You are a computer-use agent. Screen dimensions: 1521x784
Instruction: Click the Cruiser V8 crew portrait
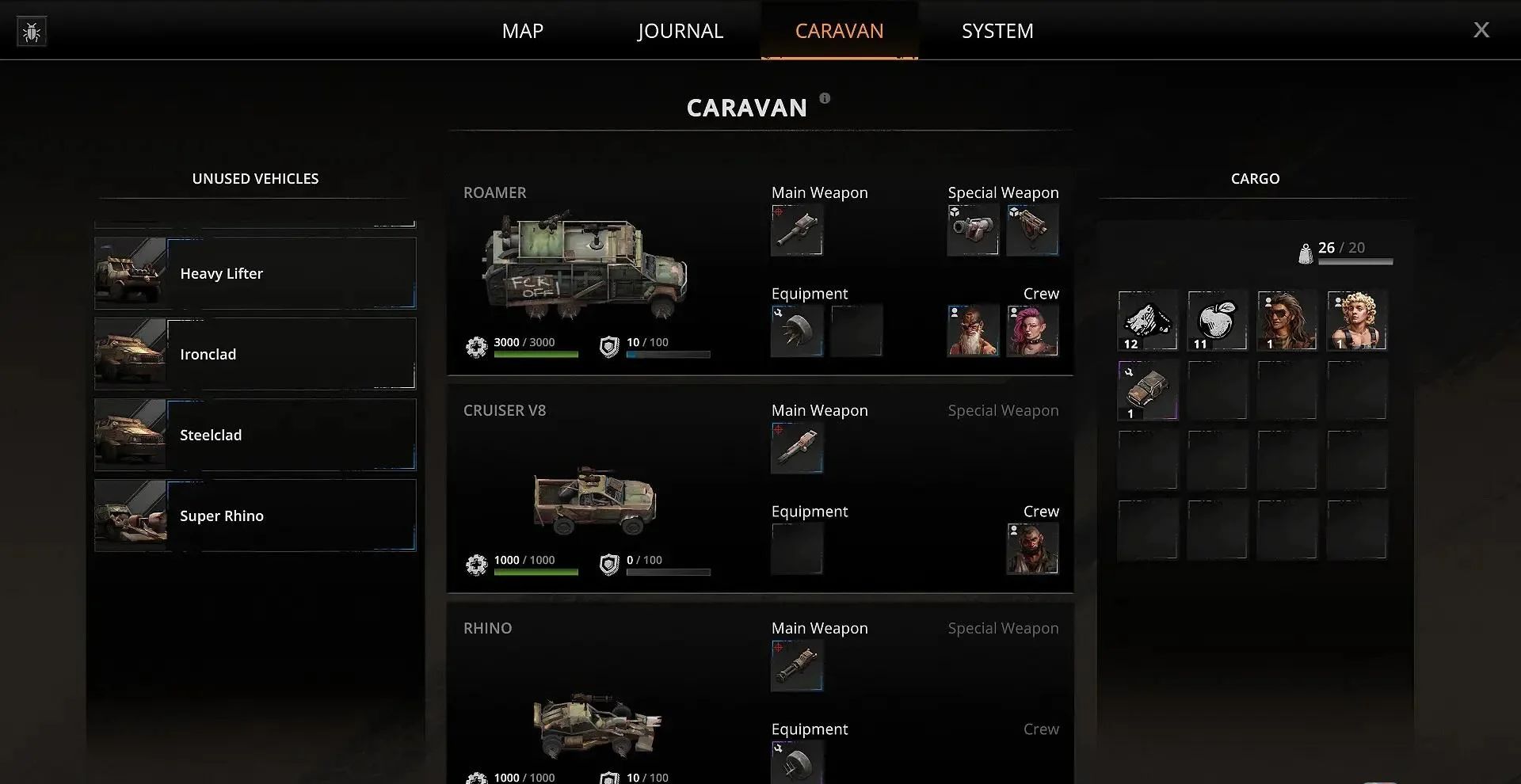click(x=1032, y=548)
